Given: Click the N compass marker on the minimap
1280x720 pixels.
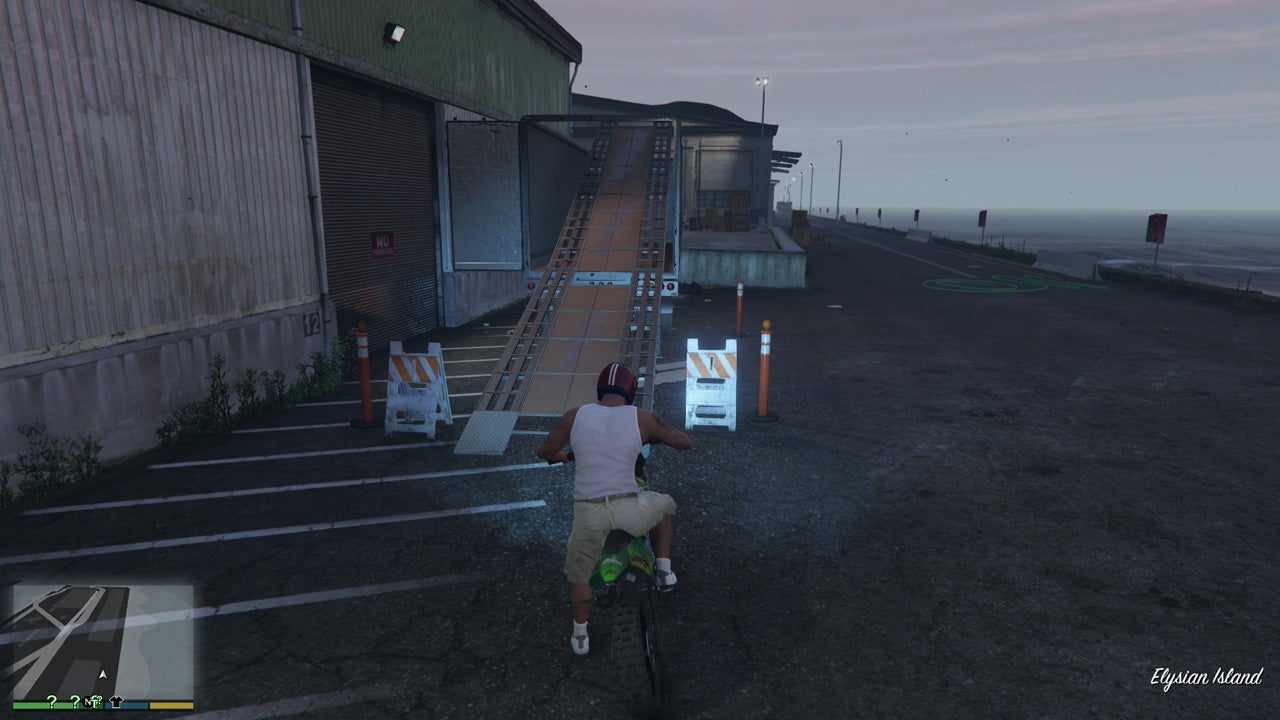Looking at the screenshot, I should (x=88, y=702).
